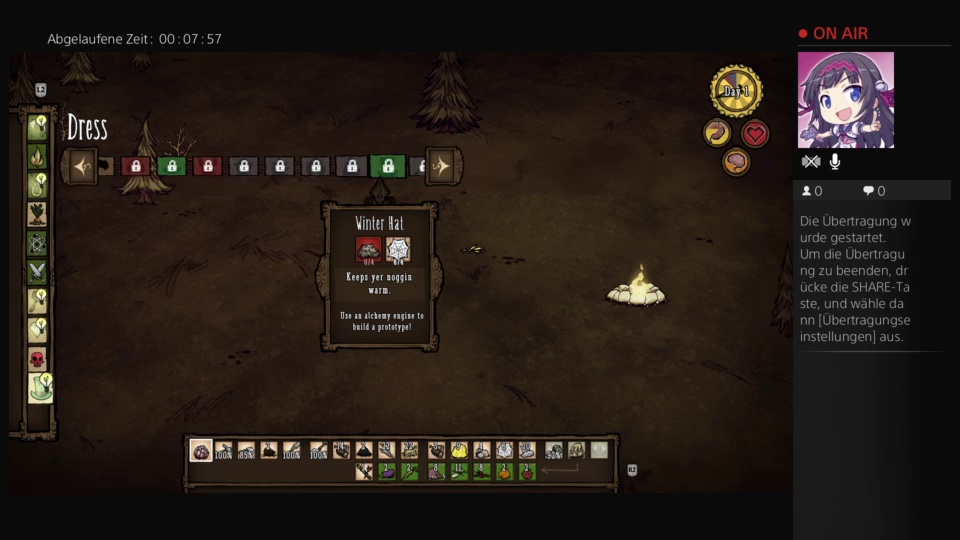Viewport: 960px width, 540px height.
Task: Switch to the Science tab with atom icon
Action: pos(37,243)
